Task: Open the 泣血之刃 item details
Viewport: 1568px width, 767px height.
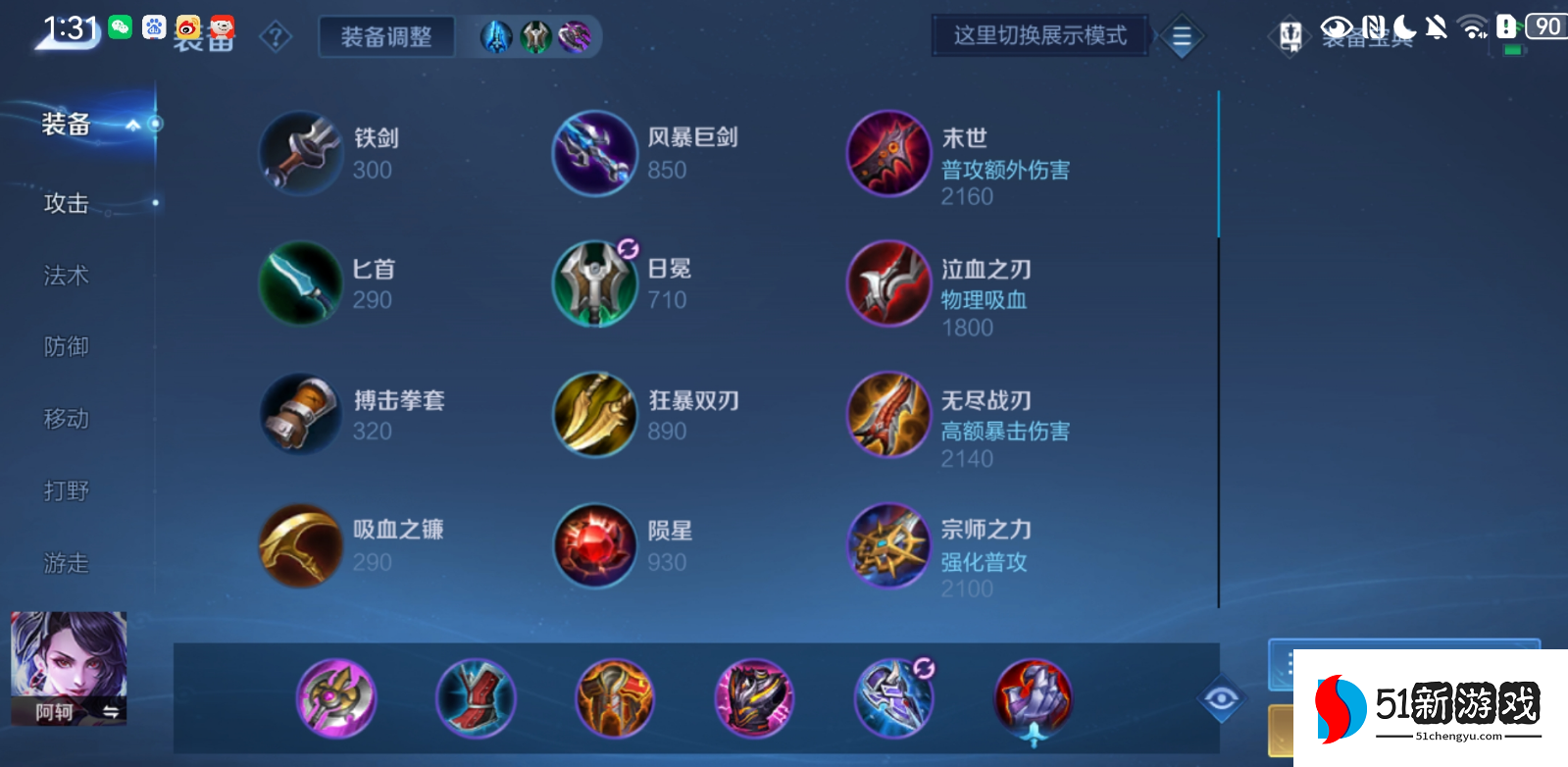Action: click(x=887, y=284)
